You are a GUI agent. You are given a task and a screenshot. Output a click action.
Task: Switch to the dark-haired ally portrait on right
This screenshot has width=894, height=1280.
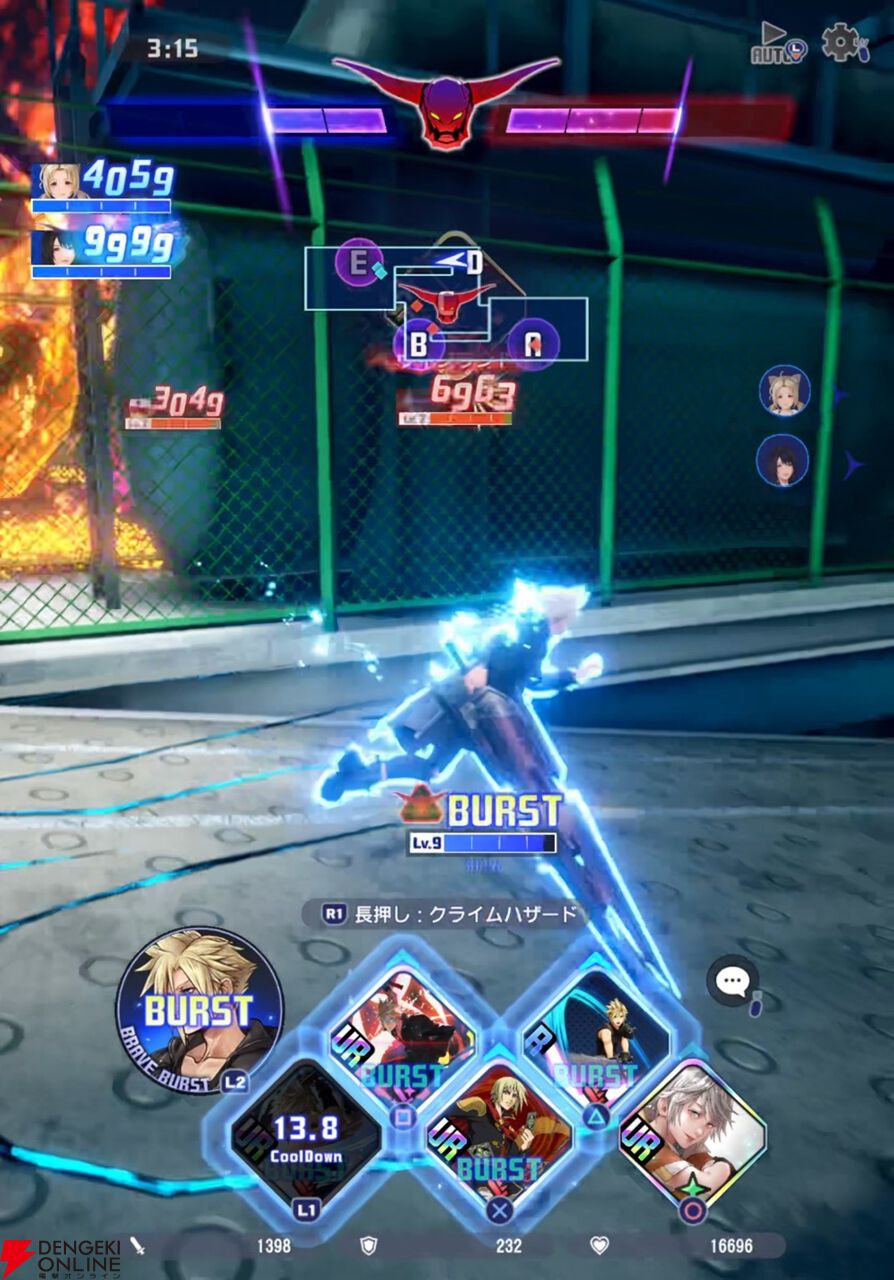pyautogui.click(x=783, y=461)
